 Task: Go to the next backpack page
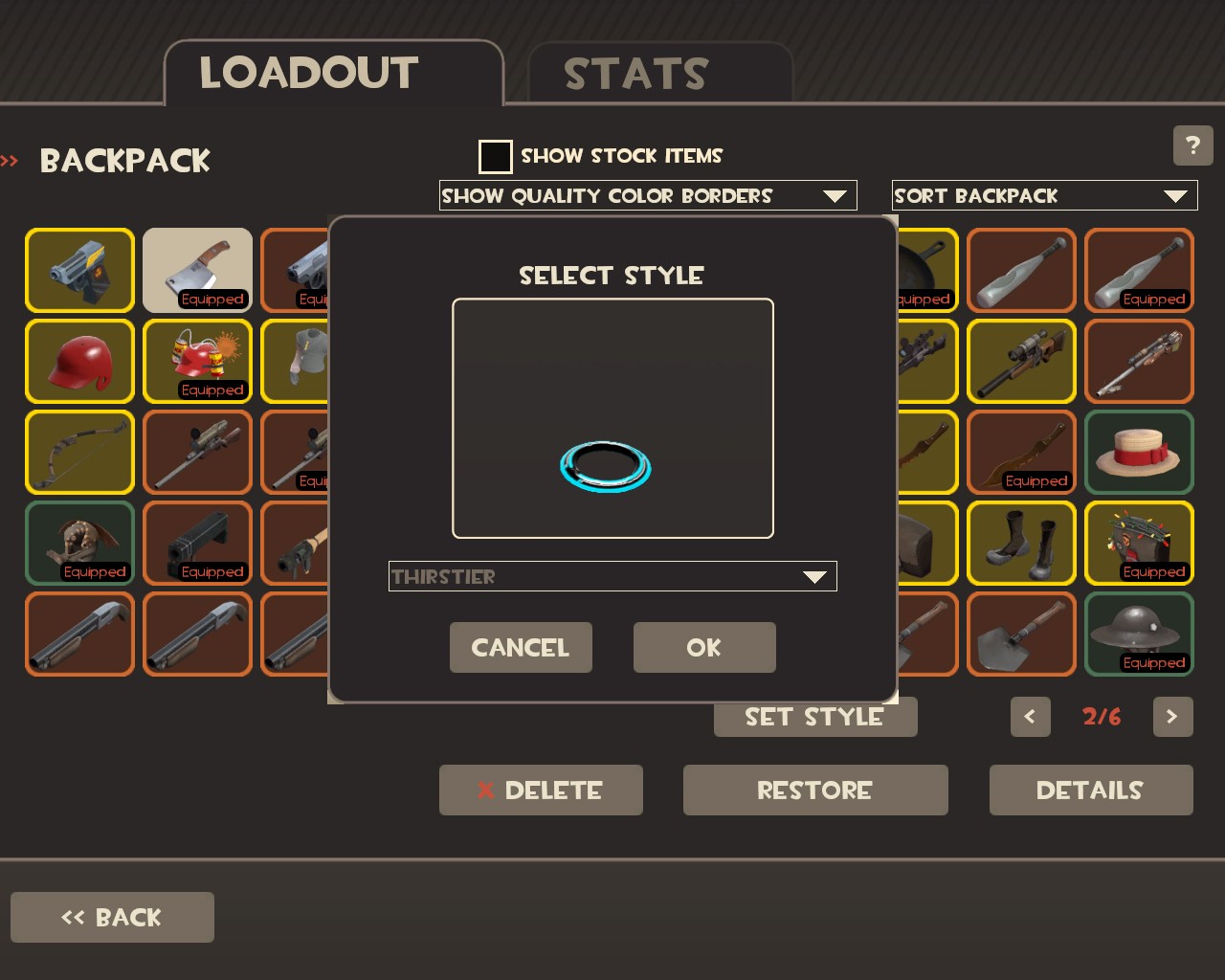1172,717
